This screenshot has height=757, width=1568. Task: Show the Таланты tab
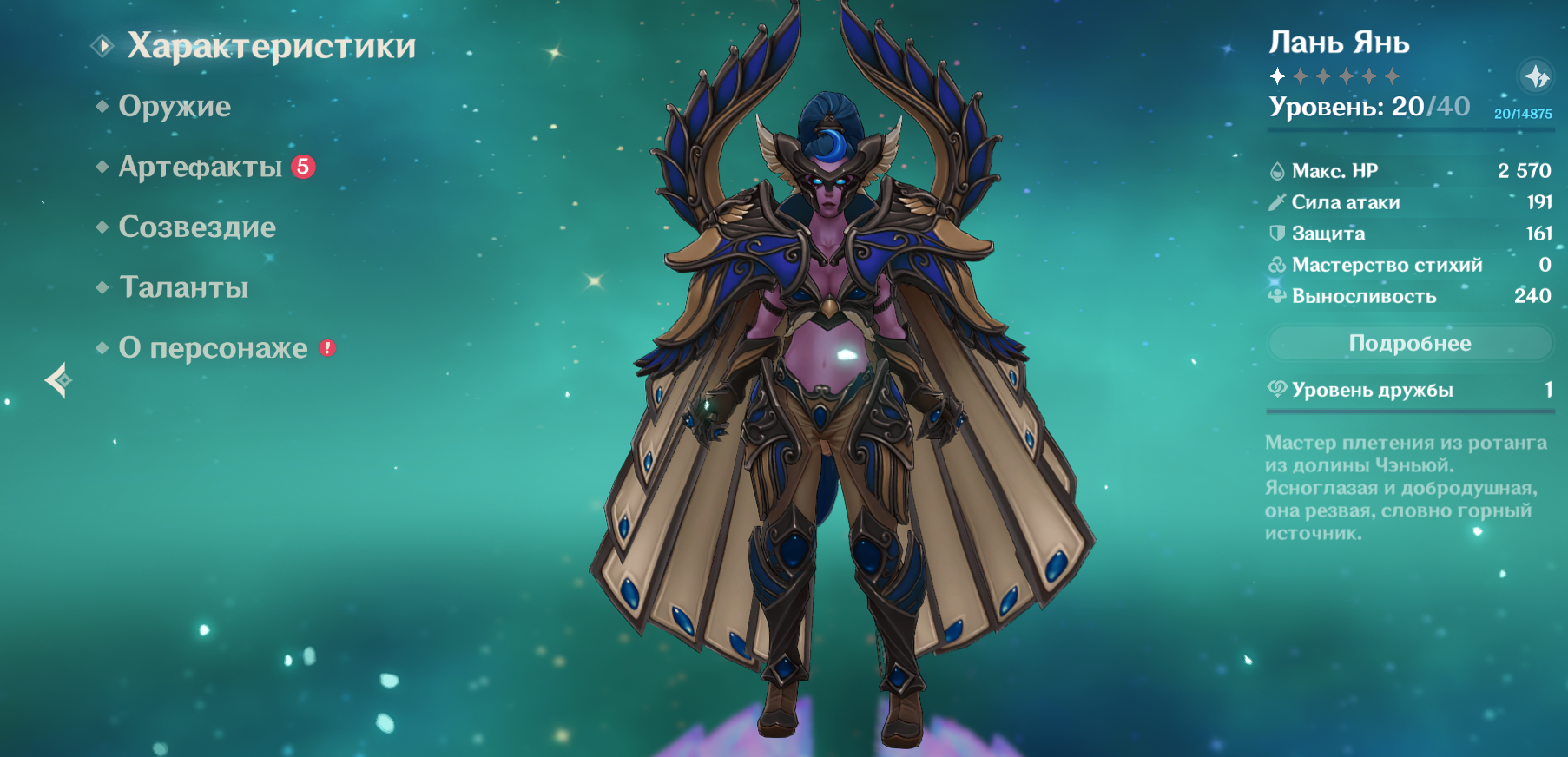click(184, 287)
